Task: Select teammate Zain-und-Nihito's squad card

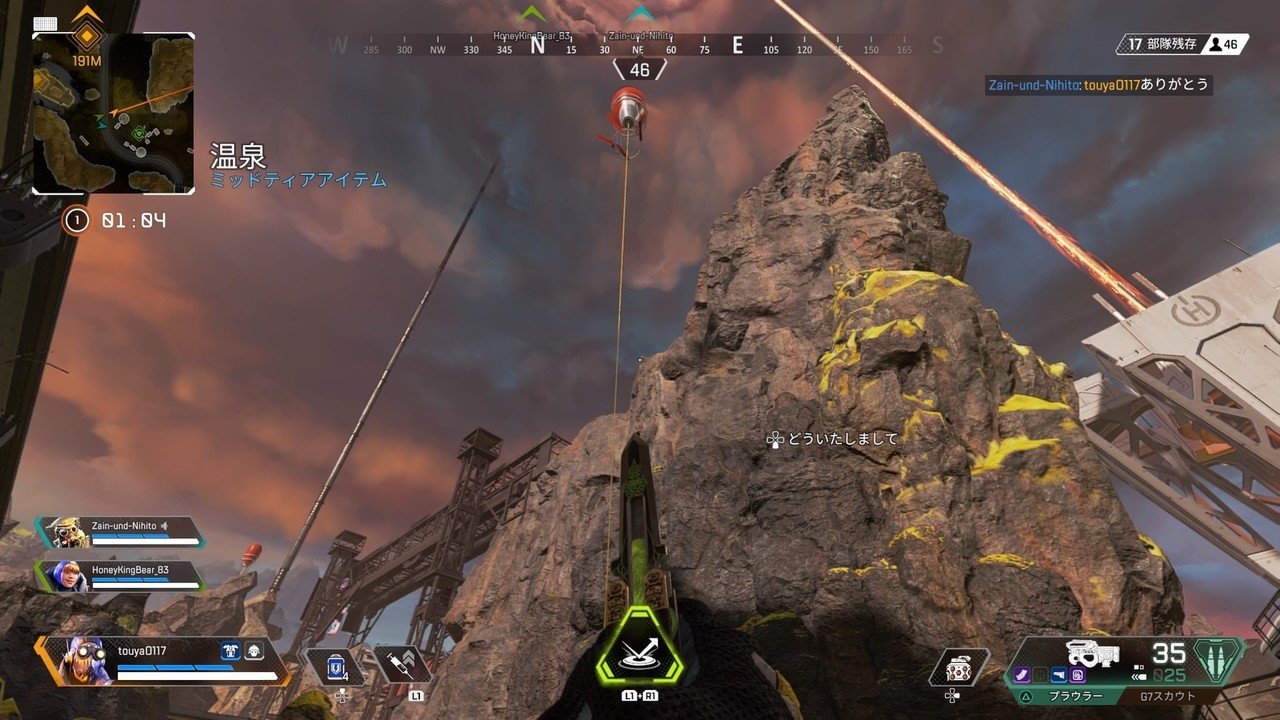Action: click(120, 534)
